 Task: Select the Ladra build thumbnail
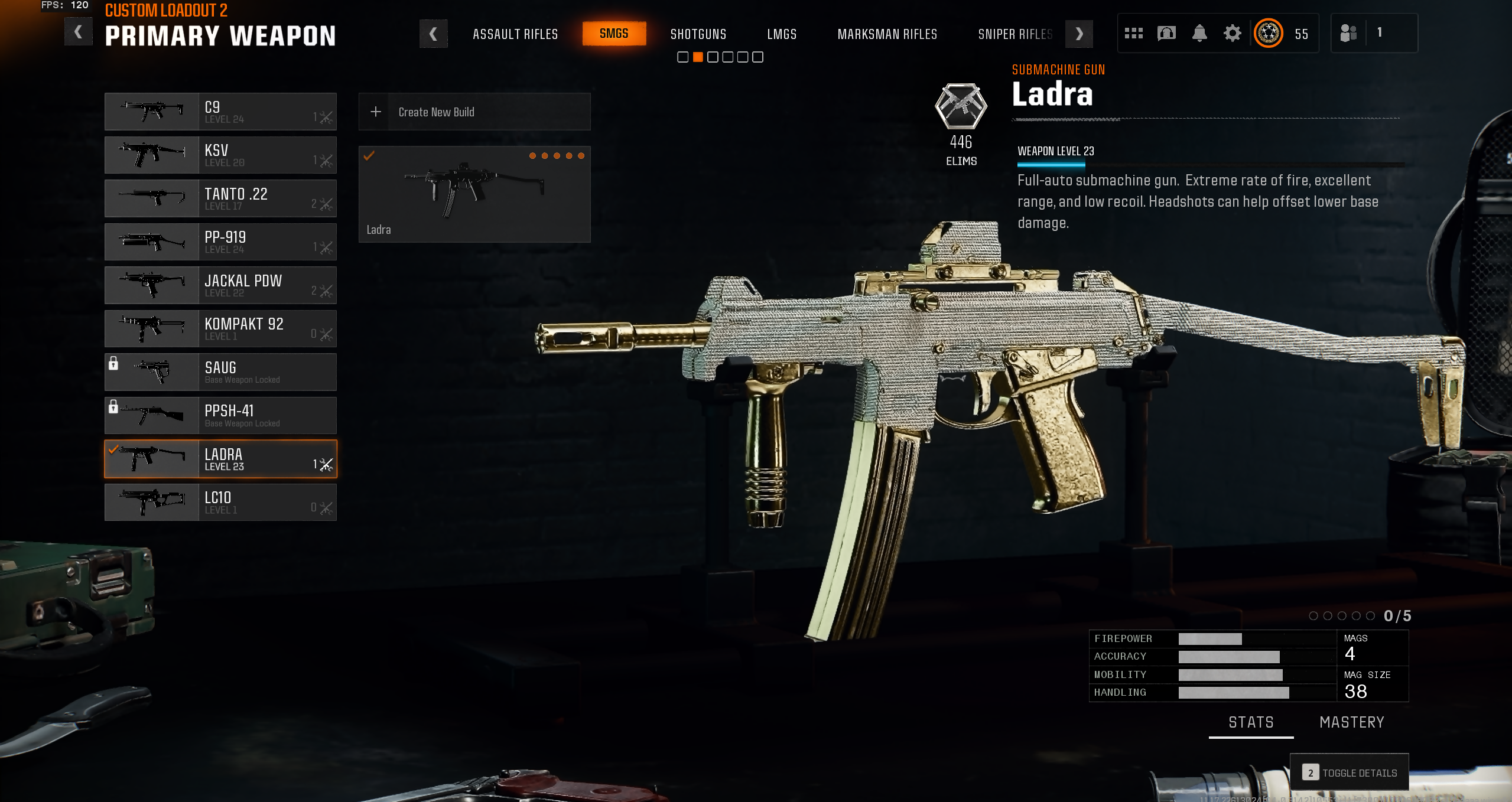point(474,194)
